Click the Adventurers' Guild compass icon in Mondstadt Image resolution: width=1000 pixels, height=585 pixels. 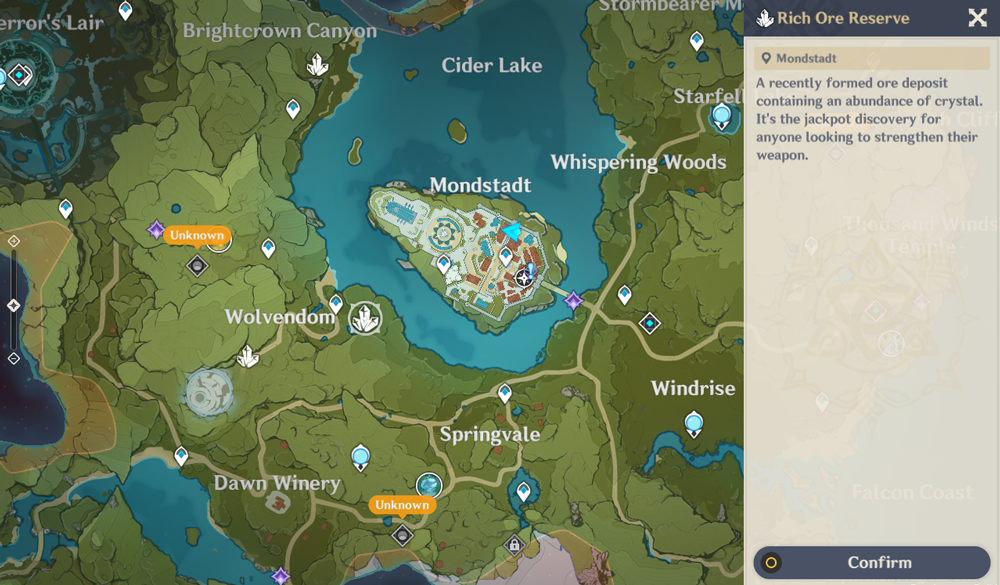pos(524,276)
